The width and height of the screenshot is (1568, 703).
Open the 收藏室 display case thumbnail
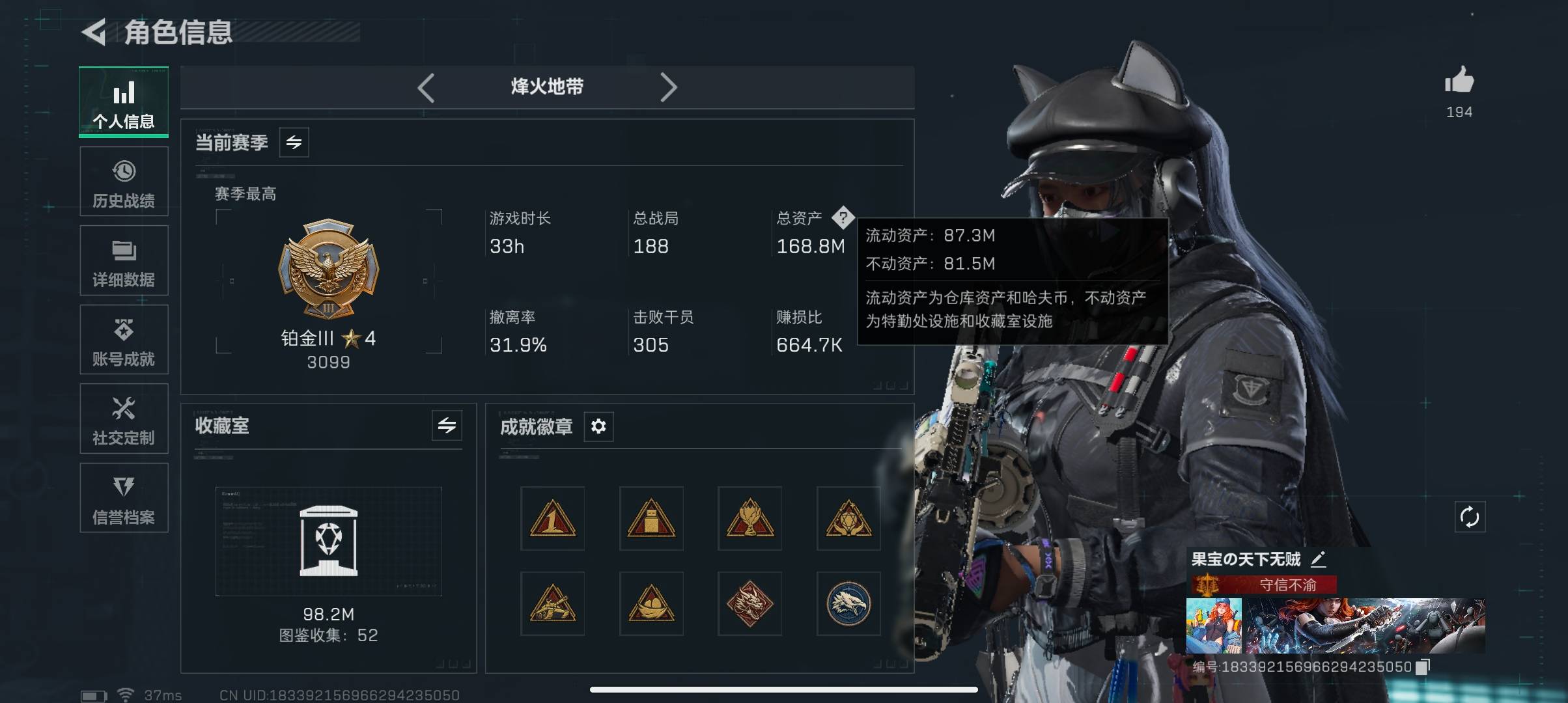(328, 541)
